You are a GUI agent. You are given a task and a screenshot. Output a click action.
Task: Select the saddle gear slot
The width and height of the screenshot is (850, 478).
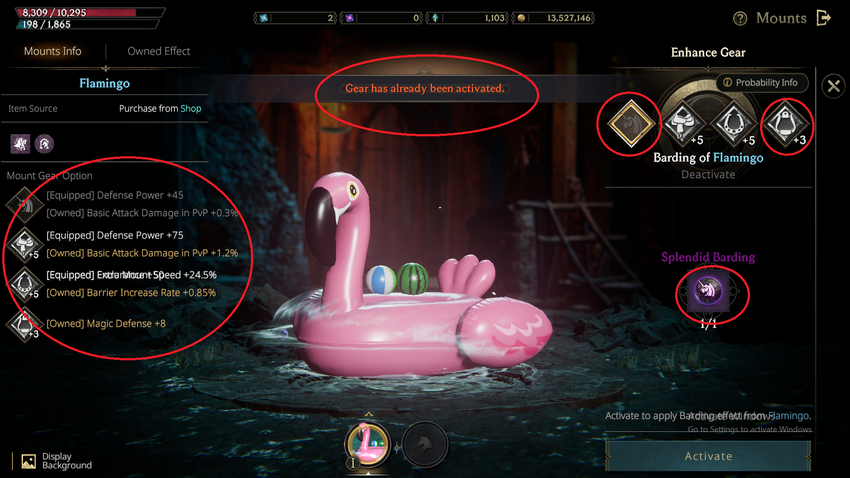685,124
